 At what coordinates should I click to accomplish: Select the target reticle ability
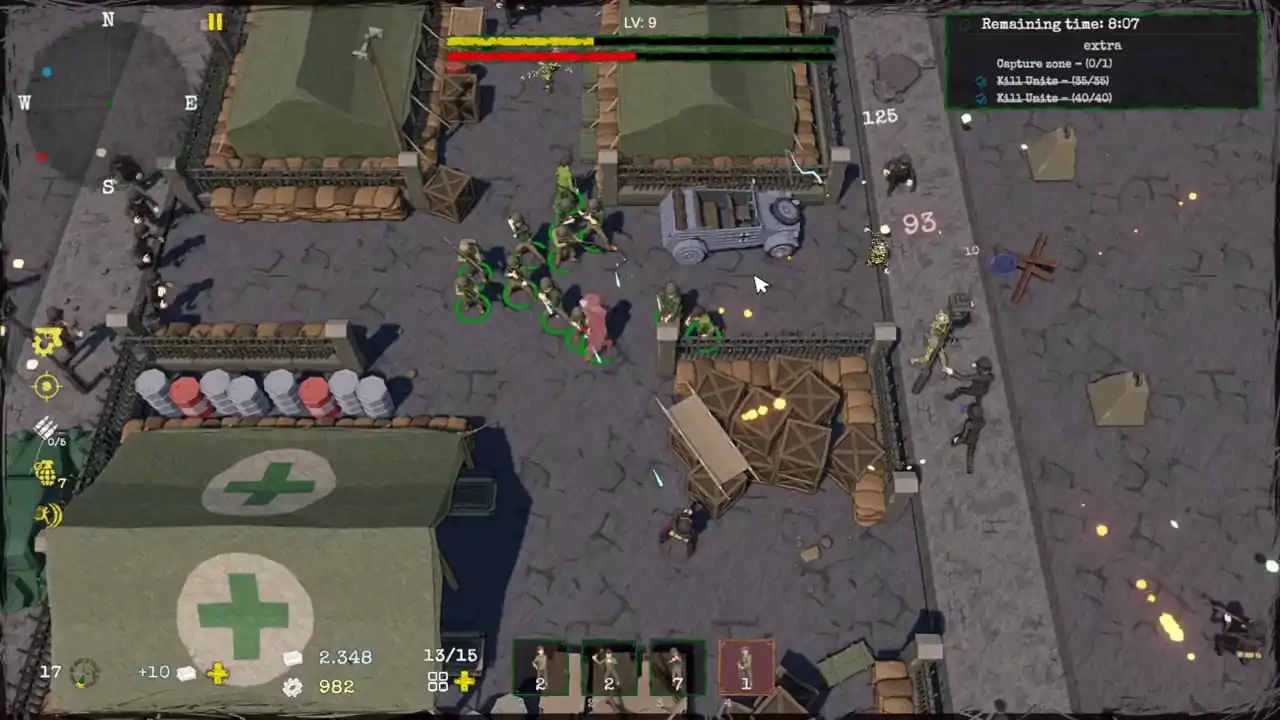(45, 387)
